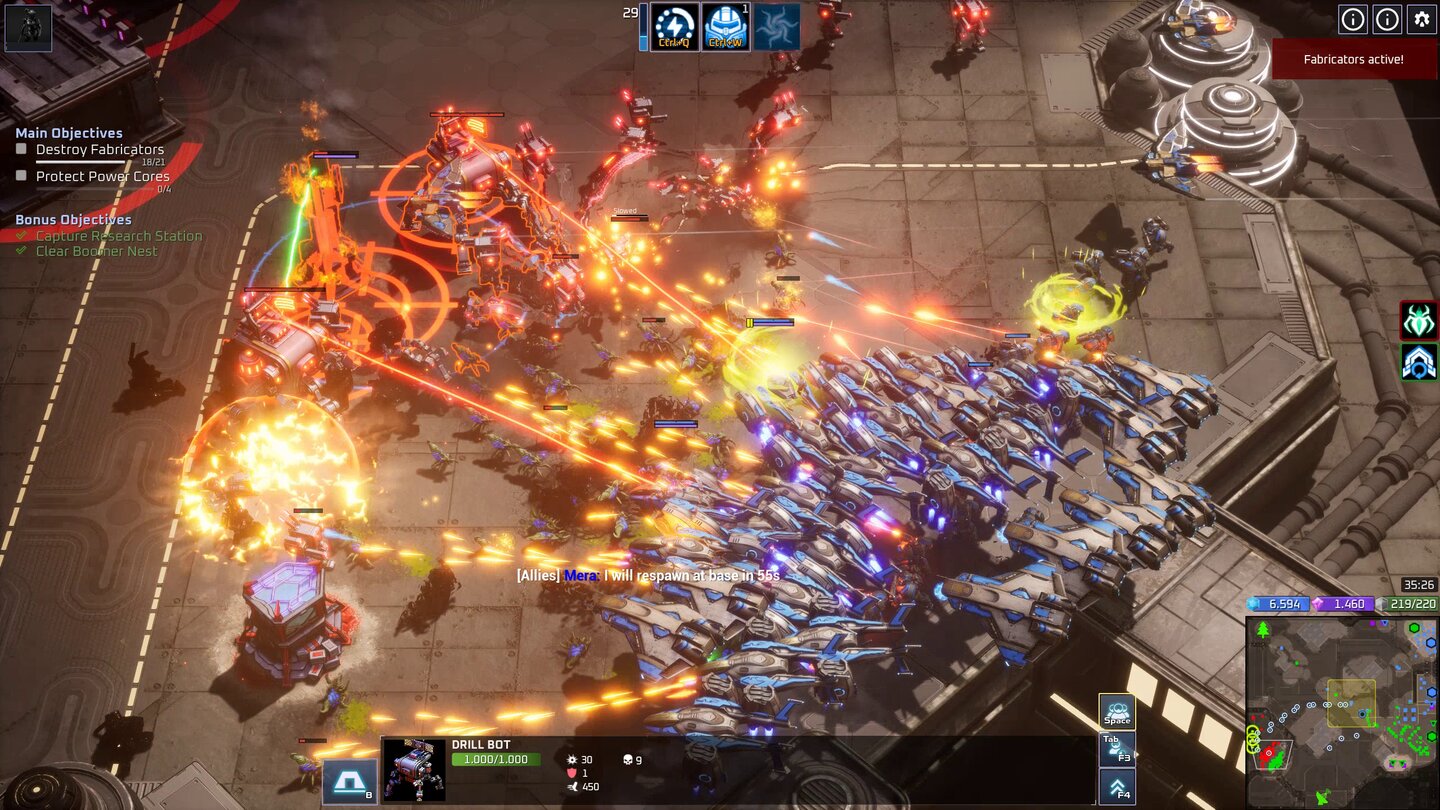Viewport: 1440px width, 810px height.
Task: Select the swirling vortex ability icon
Action: 777,26
